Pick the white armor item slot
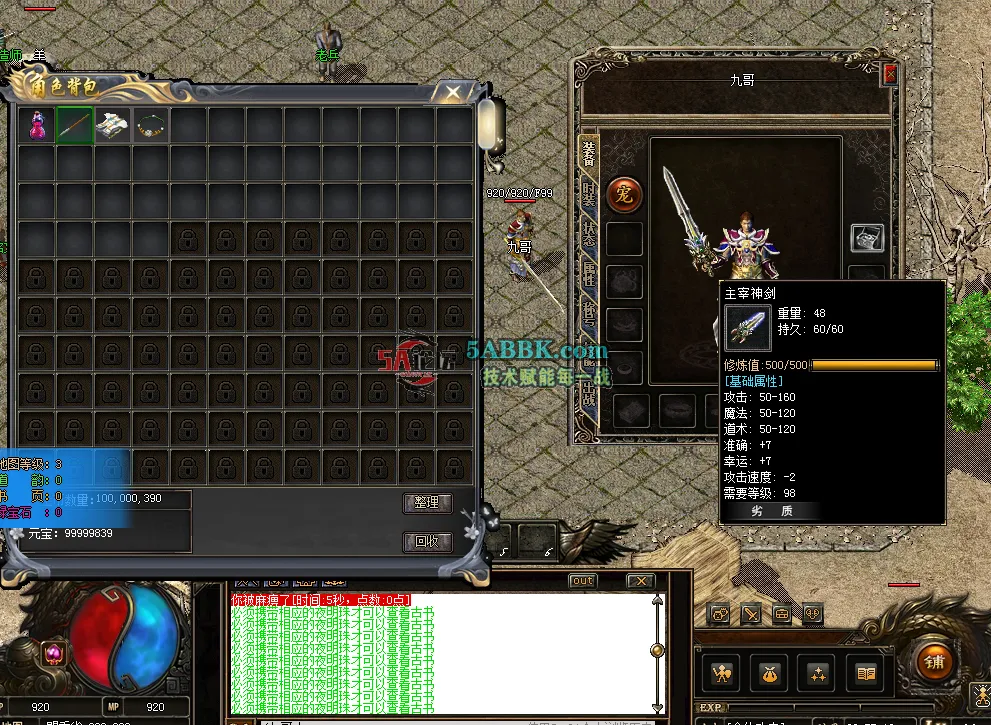The image size is (991, 725). point(113,126)
